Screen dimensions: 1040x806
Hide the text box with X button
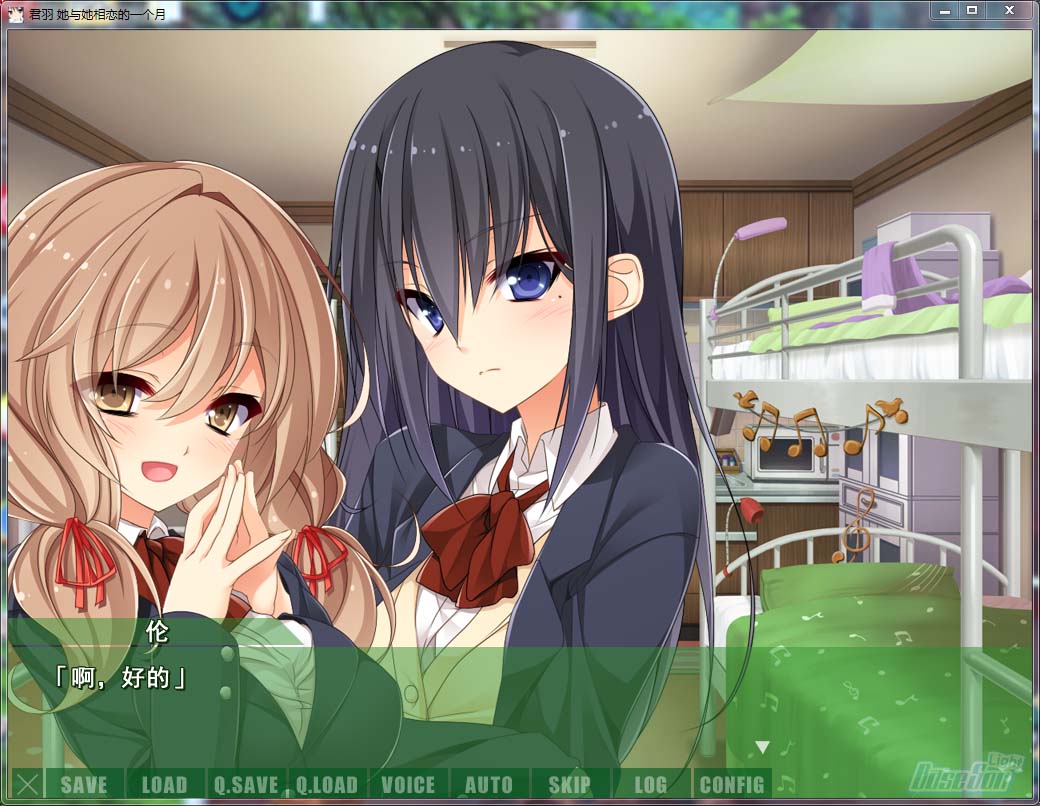point(28,784)
